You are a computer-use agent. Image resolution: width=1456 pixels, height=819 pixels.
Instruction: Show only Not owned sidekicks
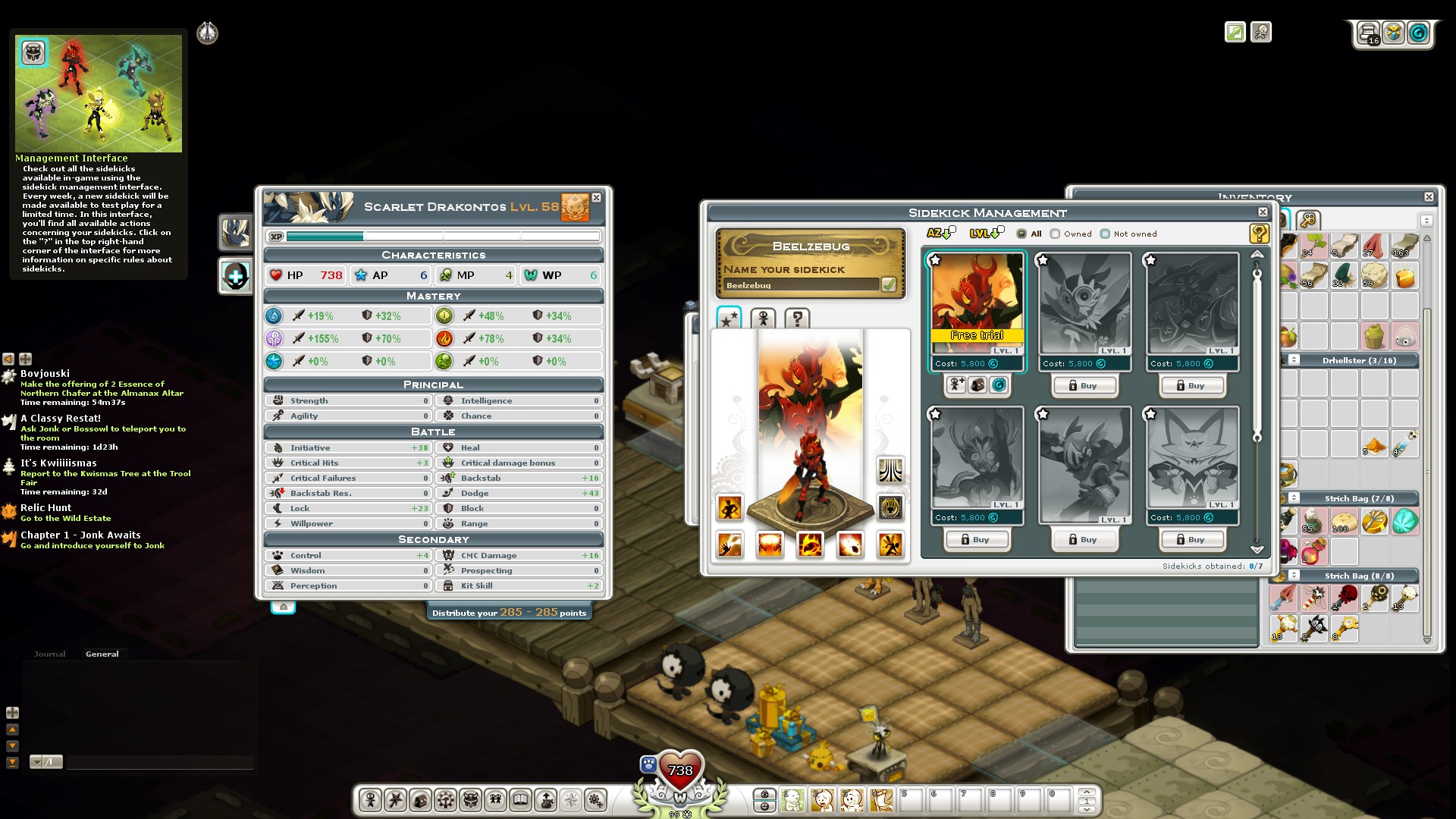coord(1106,234)
